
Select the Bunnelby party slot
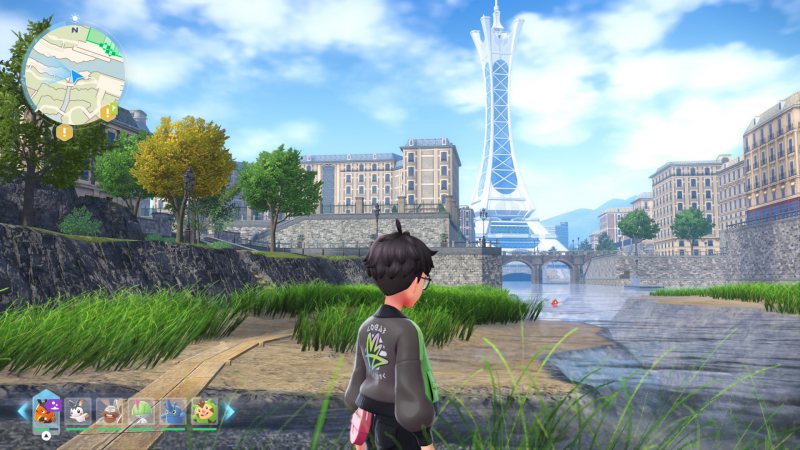111,411
